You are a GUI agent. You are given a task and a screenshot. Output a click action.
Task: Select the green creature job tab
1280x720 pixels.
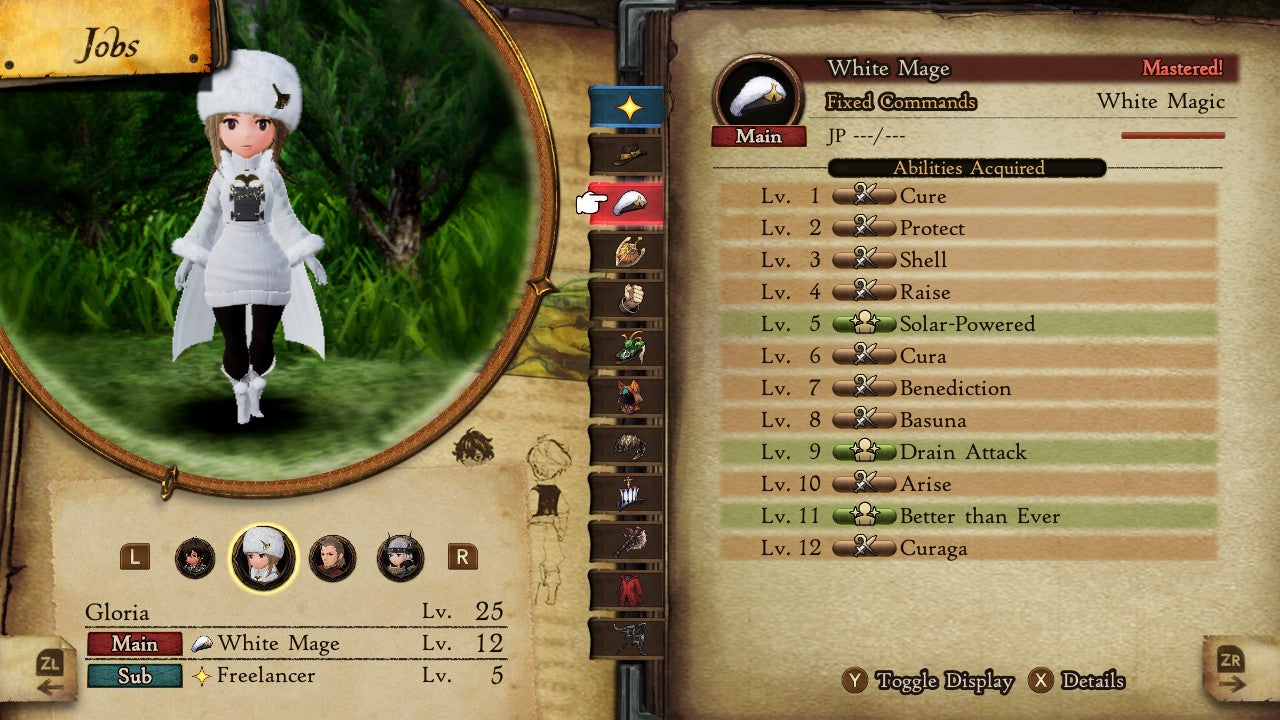pyautogui.click(x=627, y=347)
